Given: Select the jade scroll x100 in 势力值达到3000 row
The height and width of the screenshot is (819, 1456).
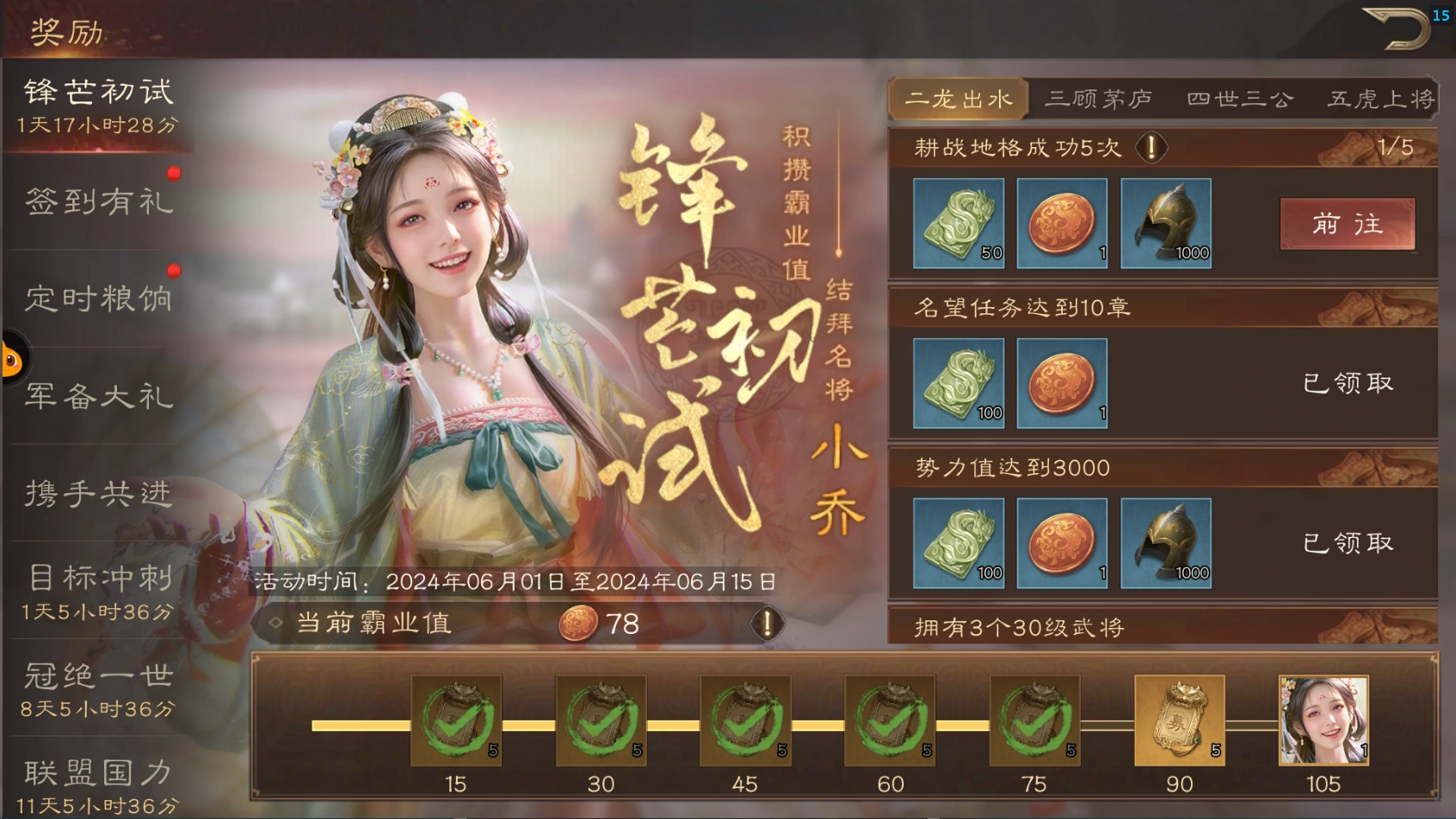Looking at the screenshot, I should (957, 544).
